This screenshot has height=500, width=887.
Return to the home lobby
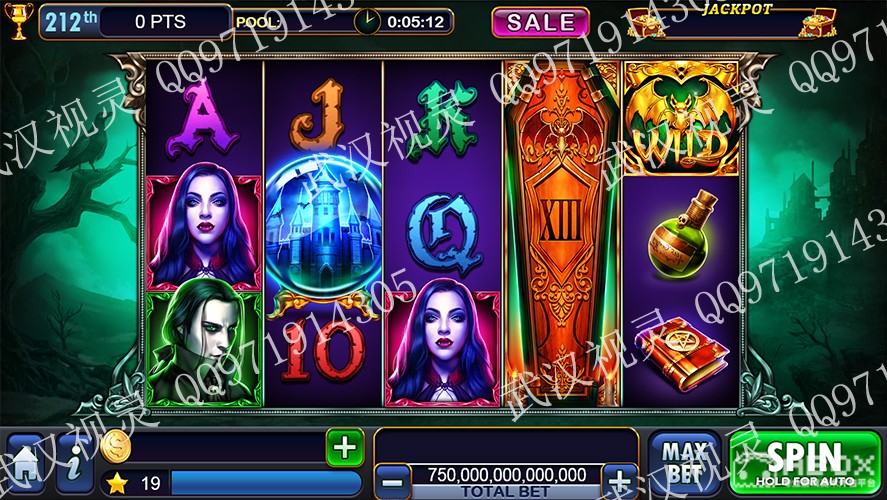tap(24, 465)
